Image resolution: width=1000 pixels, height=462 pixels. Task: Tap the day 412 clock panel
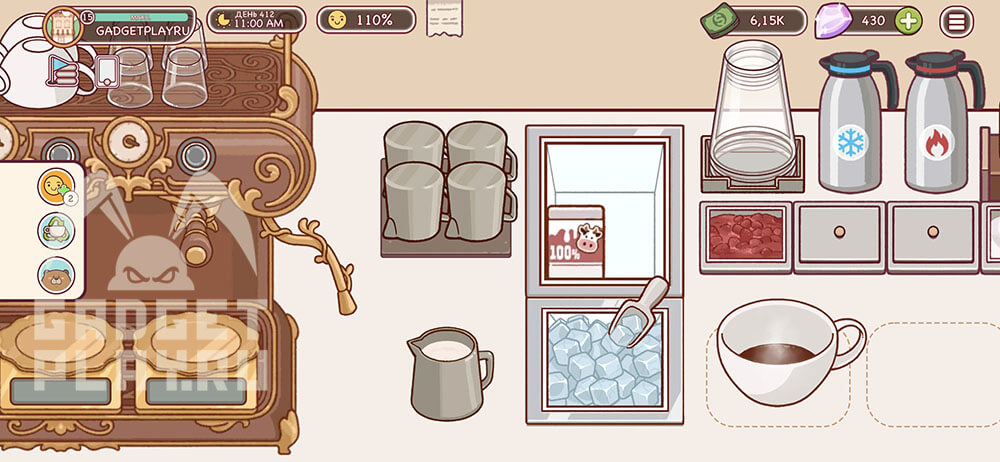coord(256,19)
